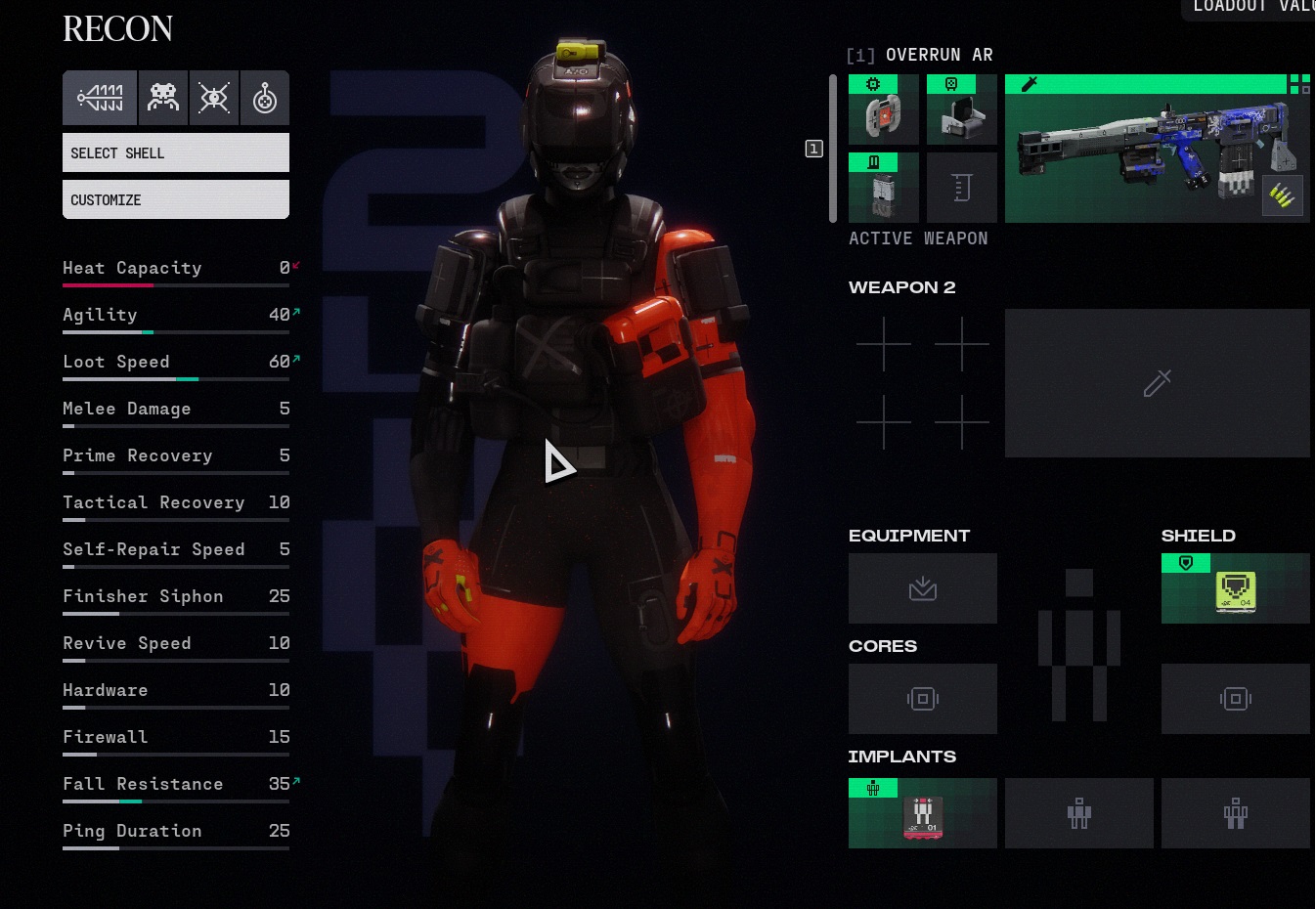Open the red-core chip mod slot

tap(884, 110)
